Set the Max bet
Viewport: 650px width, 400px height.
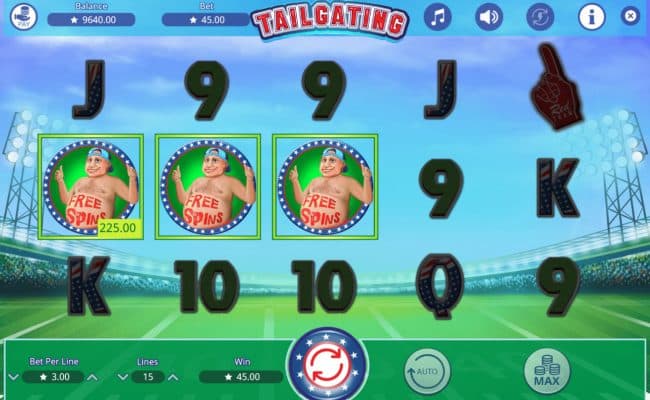547,372
